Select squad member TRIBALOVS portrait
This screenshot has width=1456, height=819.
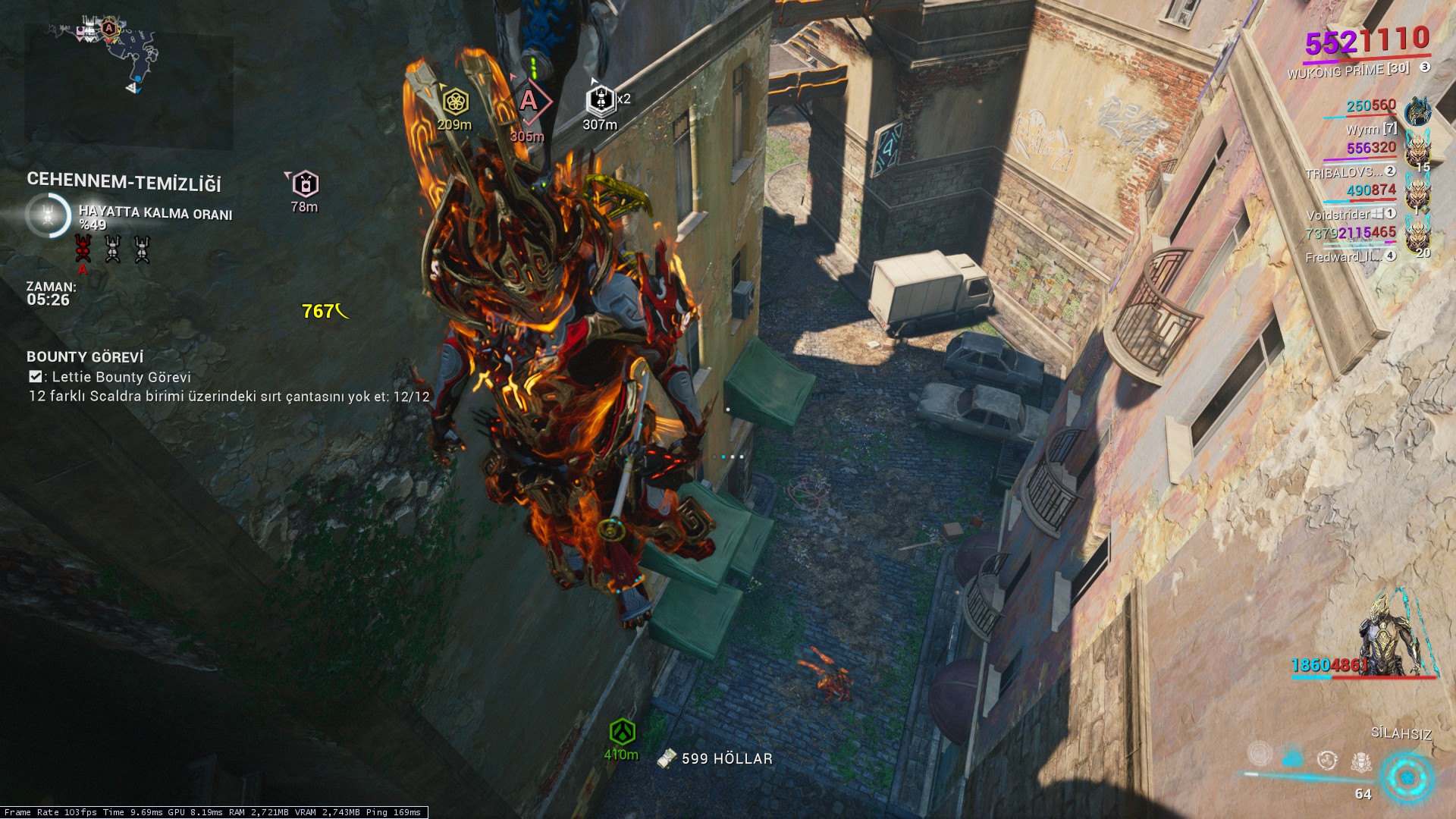click(x=1417, y=152)
